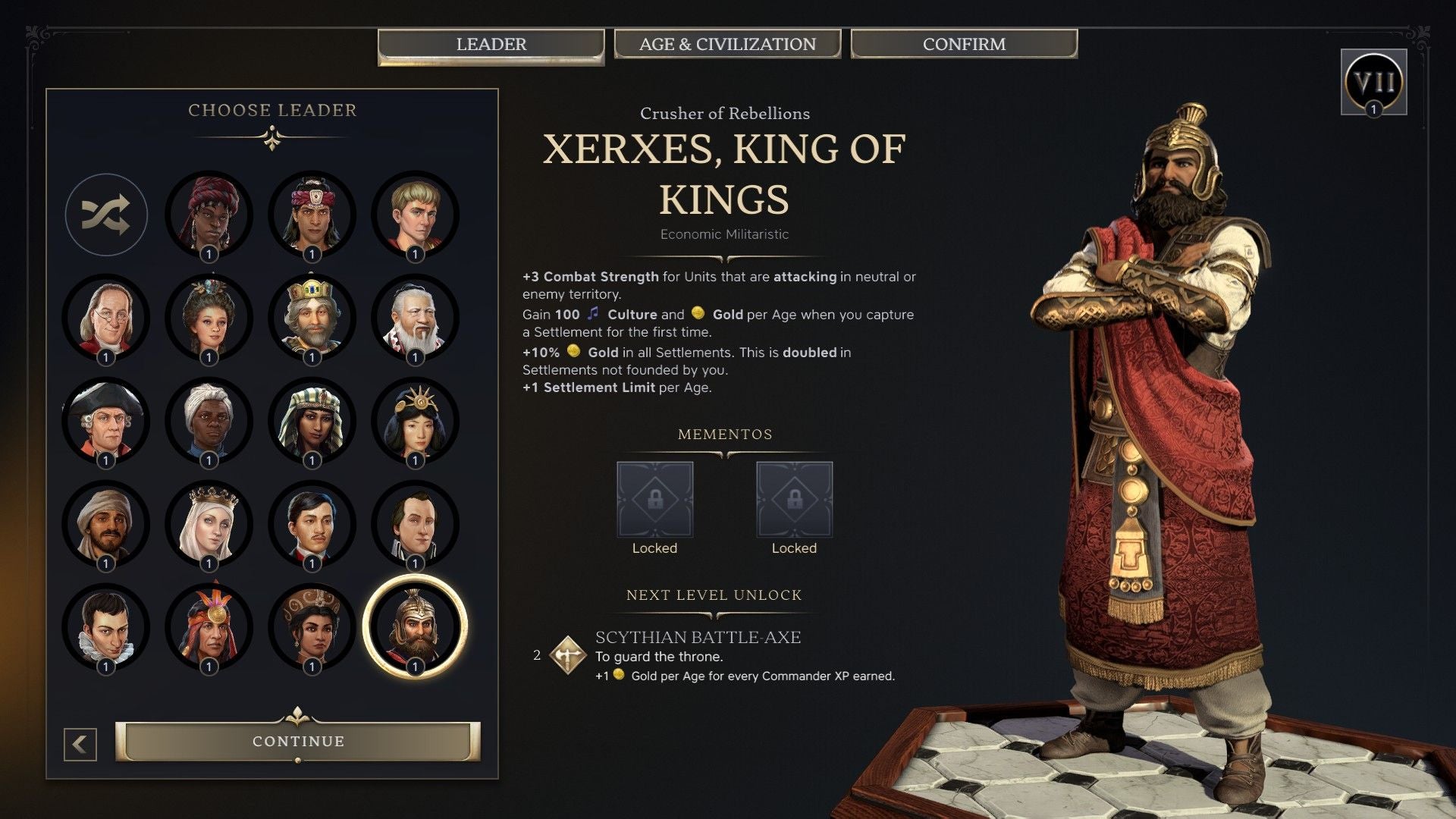1456x819 pixels.
Task: Pick Machiavelli with the ruff collar
Action: click(106, 626)
